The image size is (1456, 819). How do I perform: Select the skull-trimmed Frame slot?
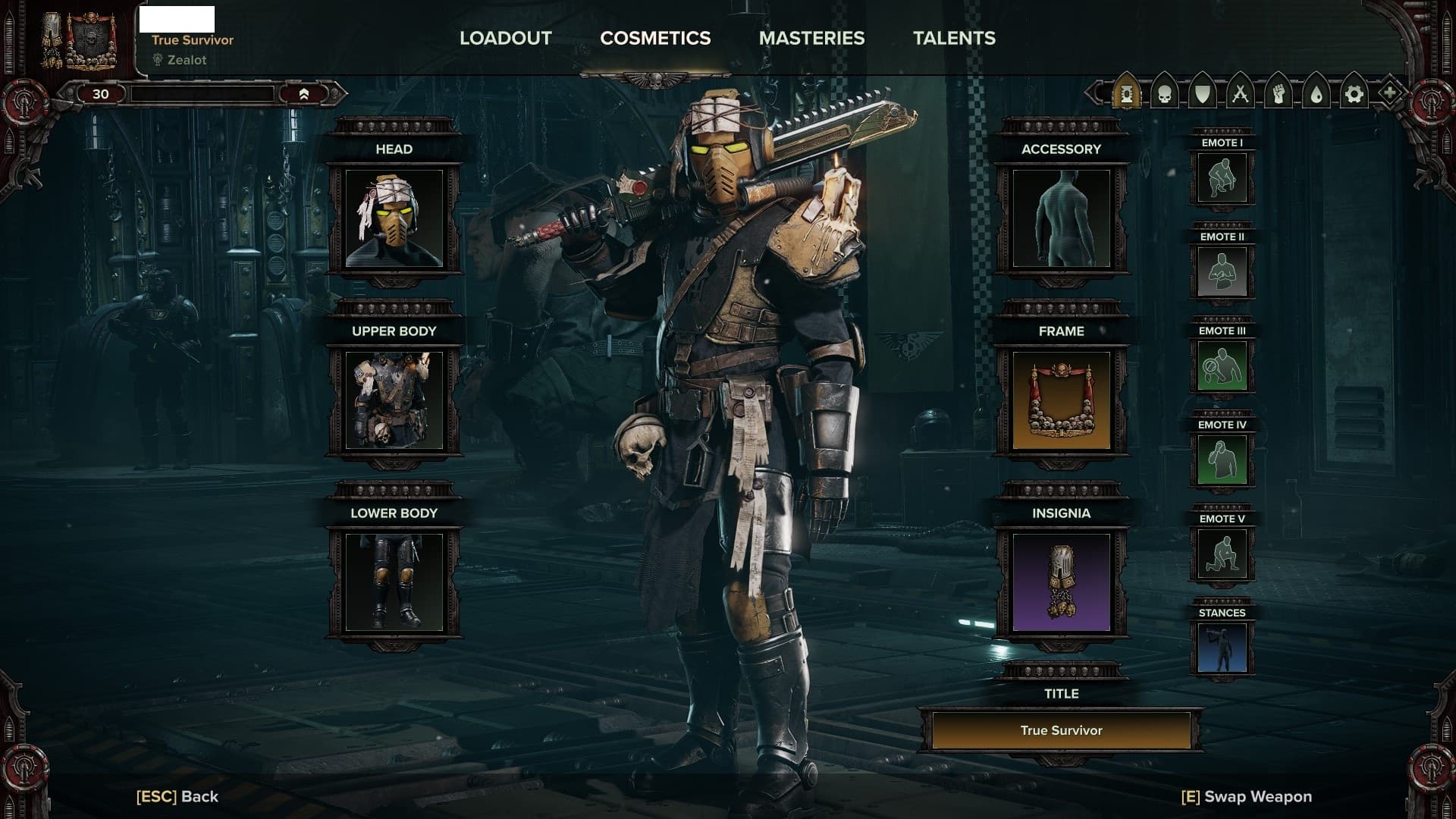click(1061, 400)
